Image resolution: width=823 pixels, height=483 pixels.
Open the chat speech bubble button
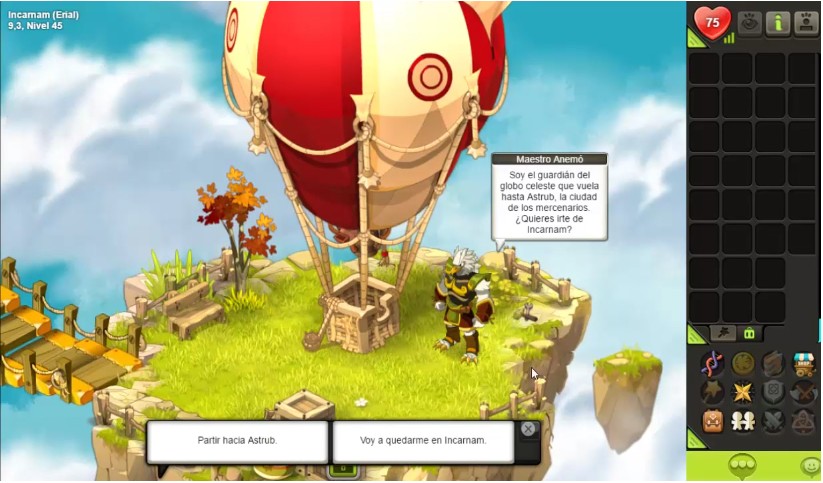click(x=741, y=466)
